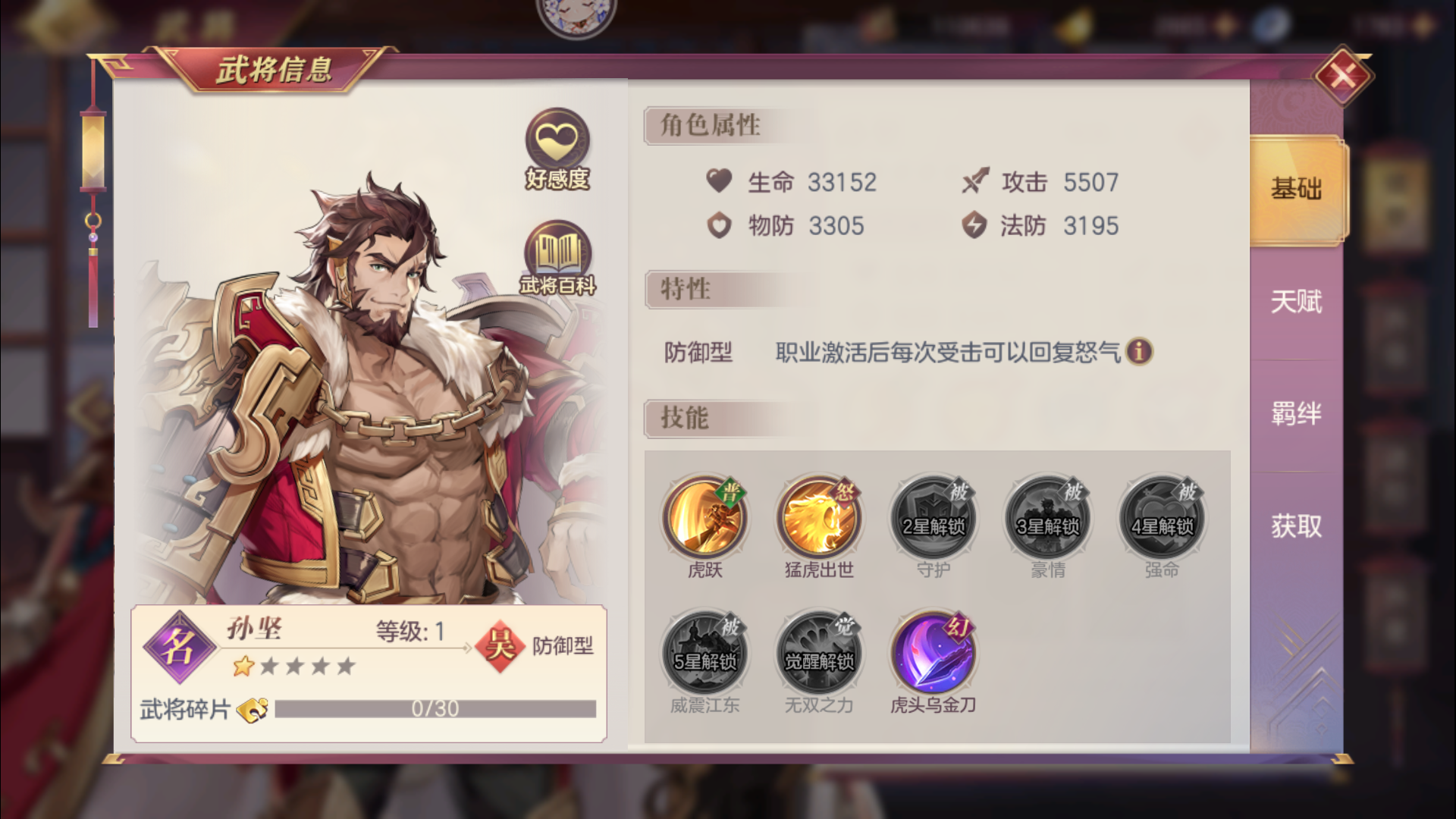Click the 吴 faction emblem
Viewport: 1456px width, 819px height.
(x=498, y=646)
